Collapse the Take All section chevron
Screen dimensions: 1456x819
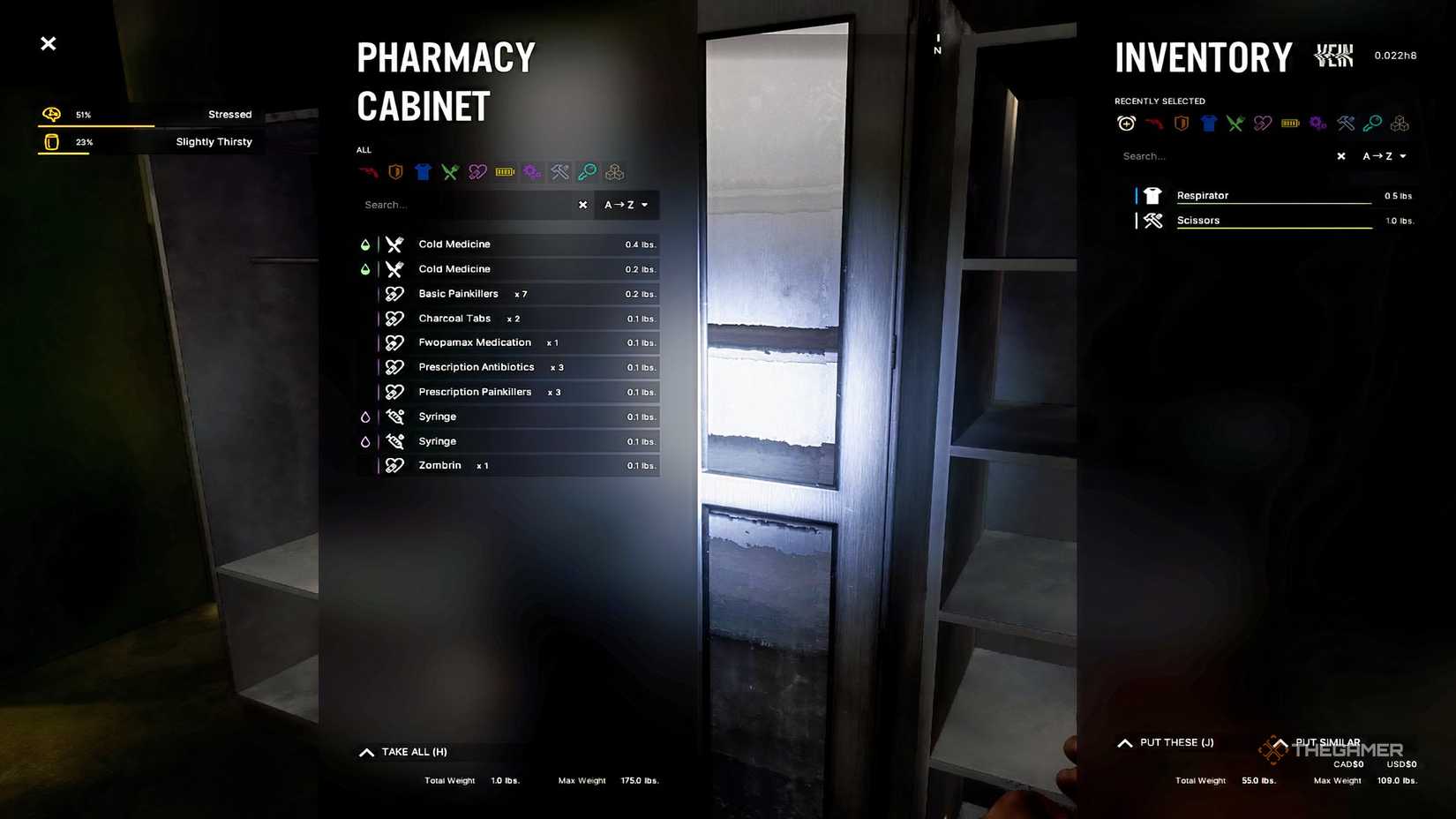pyautogui.click(x=366, y=751)
